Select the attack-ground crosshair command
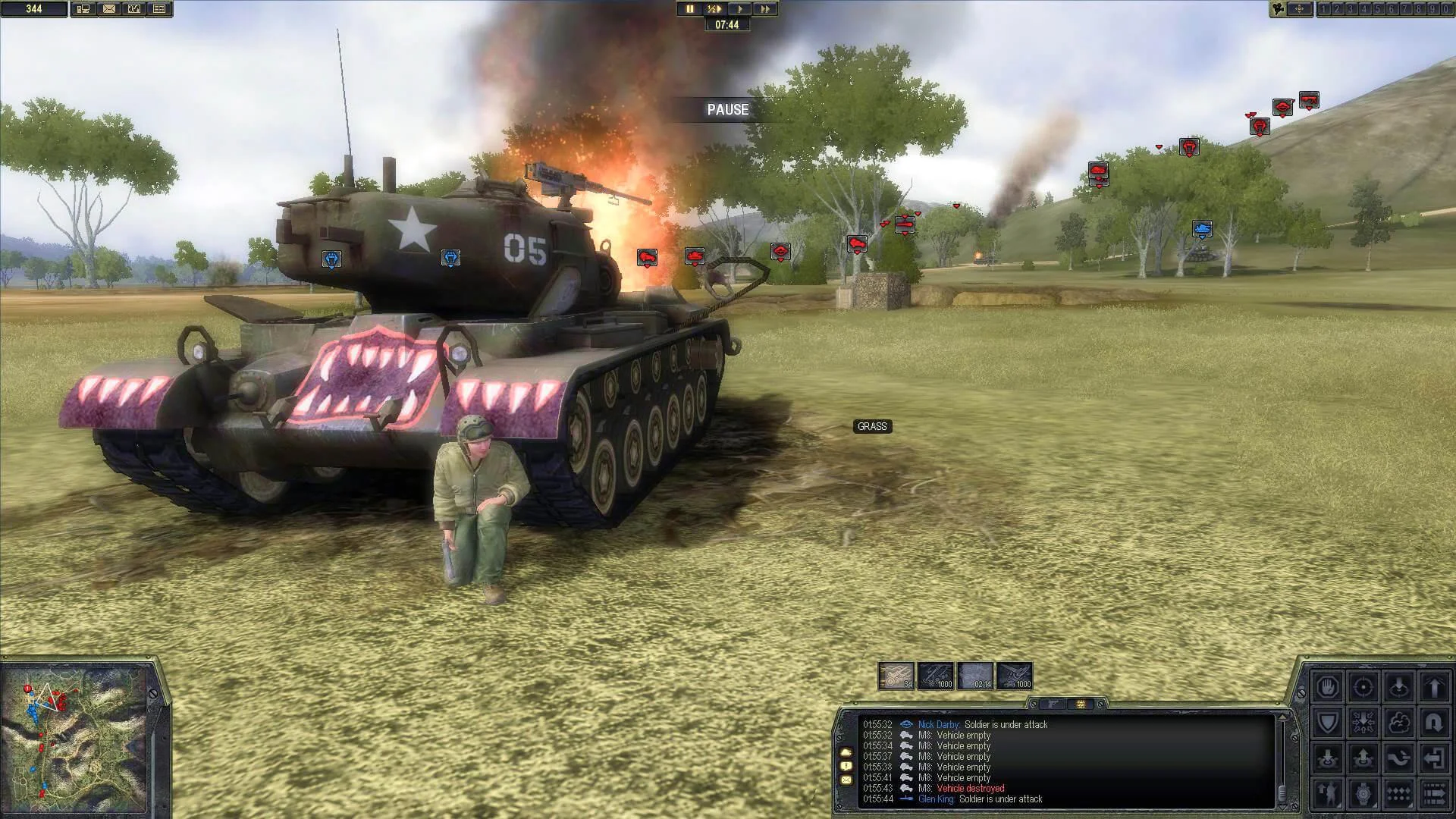Viewport: 1456px width, 819px height. (1363, 687)
